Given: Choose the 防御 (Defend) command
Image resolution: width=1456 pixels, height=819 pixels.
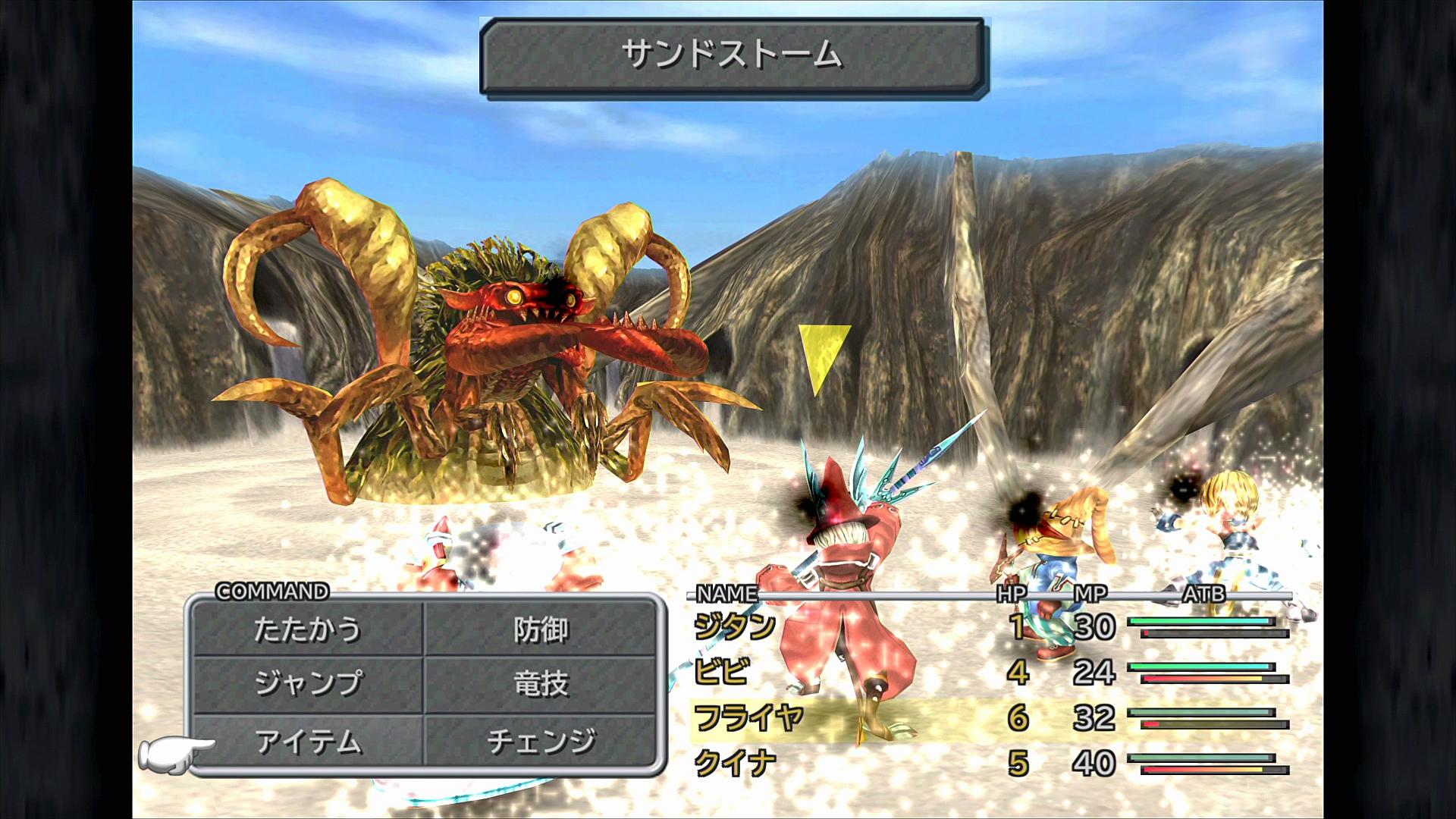Looking at the screenshot, I should click(x=540, y=629).
